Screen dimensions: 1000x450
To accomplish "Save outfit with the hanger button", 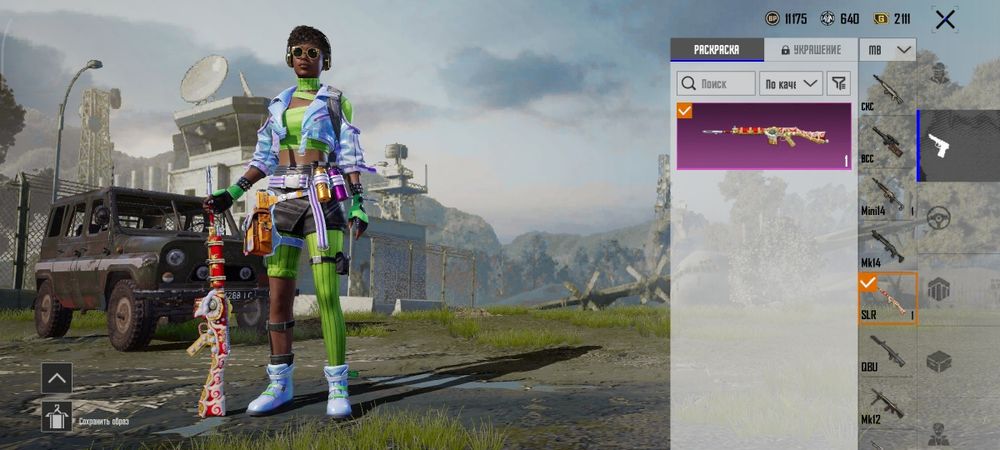I will click(x=56, y=415).
